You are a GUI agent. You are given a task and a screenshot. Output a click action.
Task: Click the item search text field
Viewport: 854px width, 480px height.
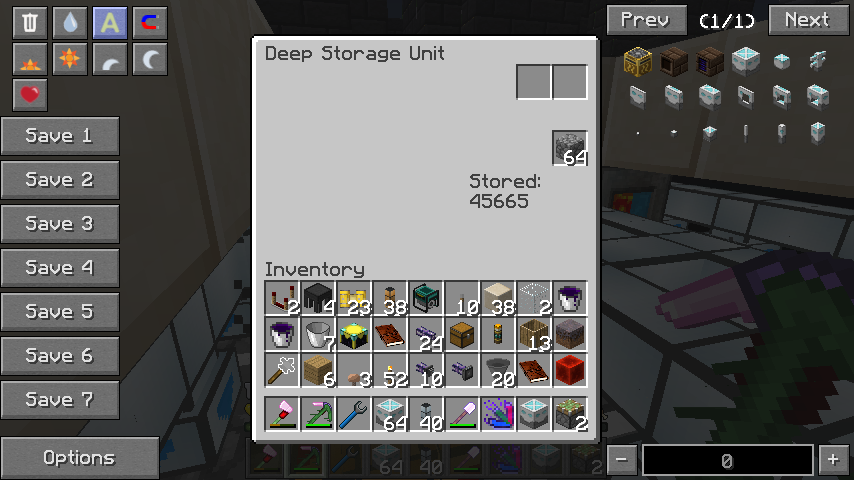(x=727, y=460)
